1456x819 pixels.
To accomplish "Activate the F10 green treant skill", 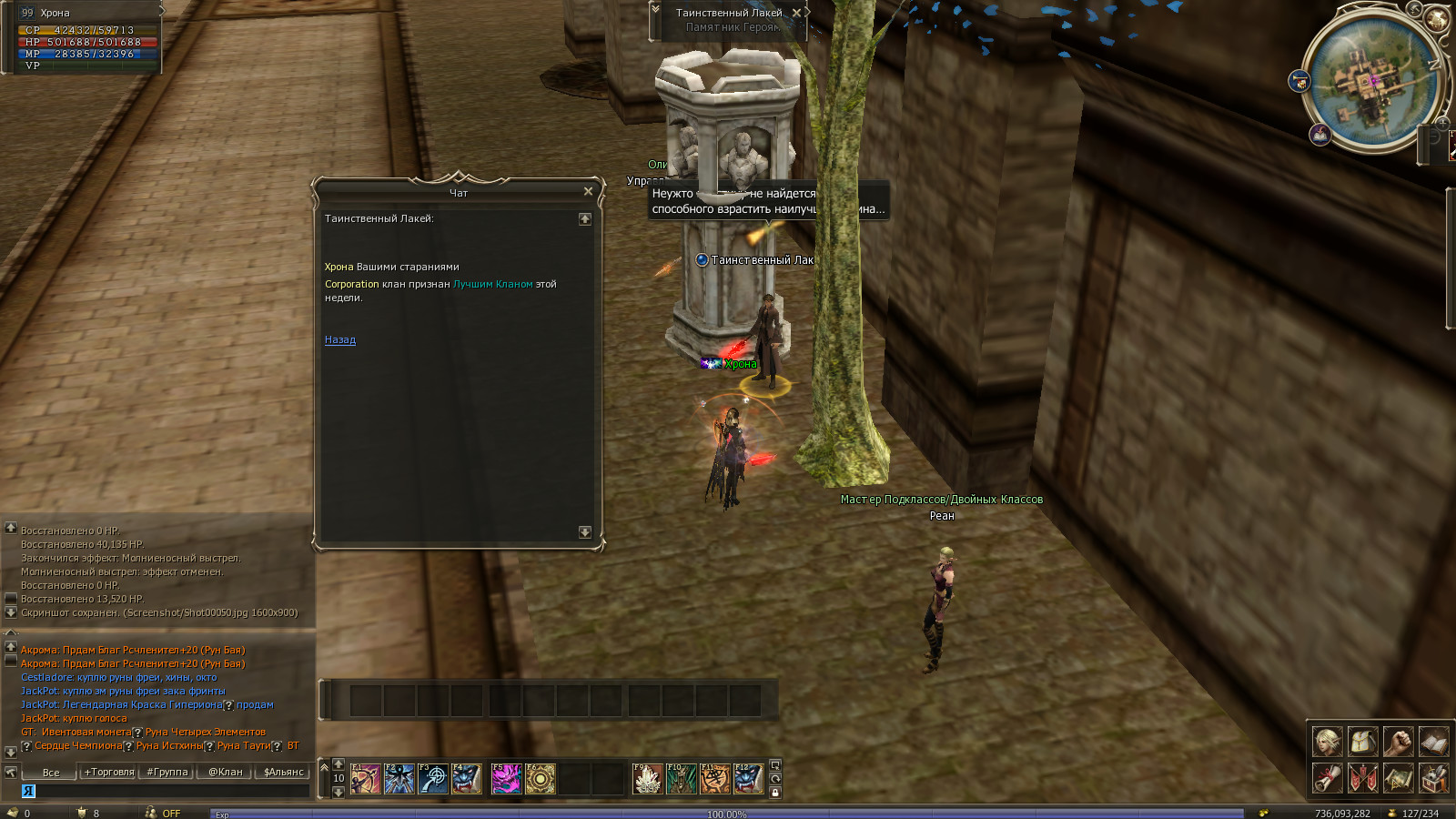I will pyautogui.click(x=681, y=779).
